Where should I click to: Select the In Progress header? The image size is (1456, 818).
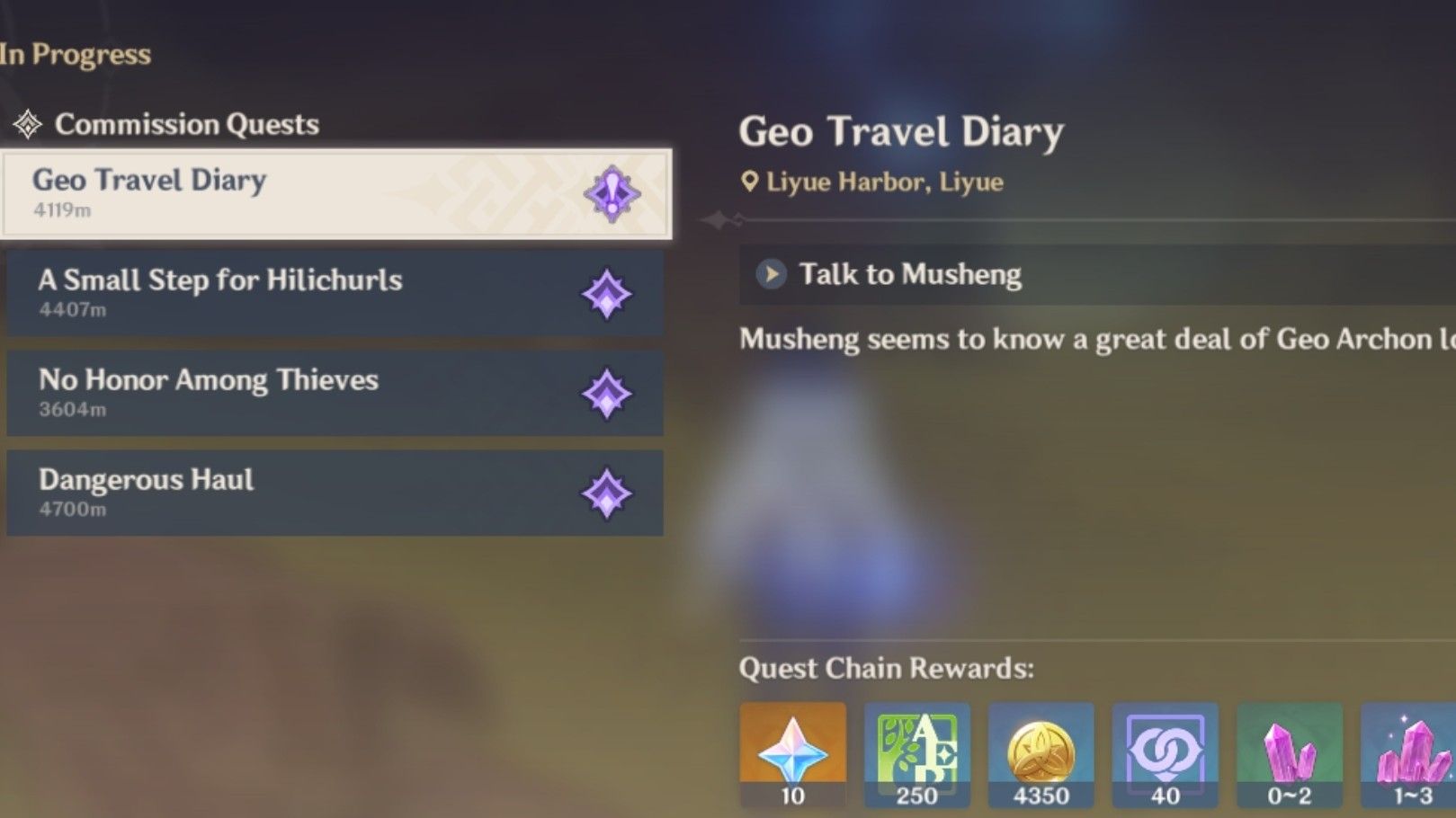76,54
